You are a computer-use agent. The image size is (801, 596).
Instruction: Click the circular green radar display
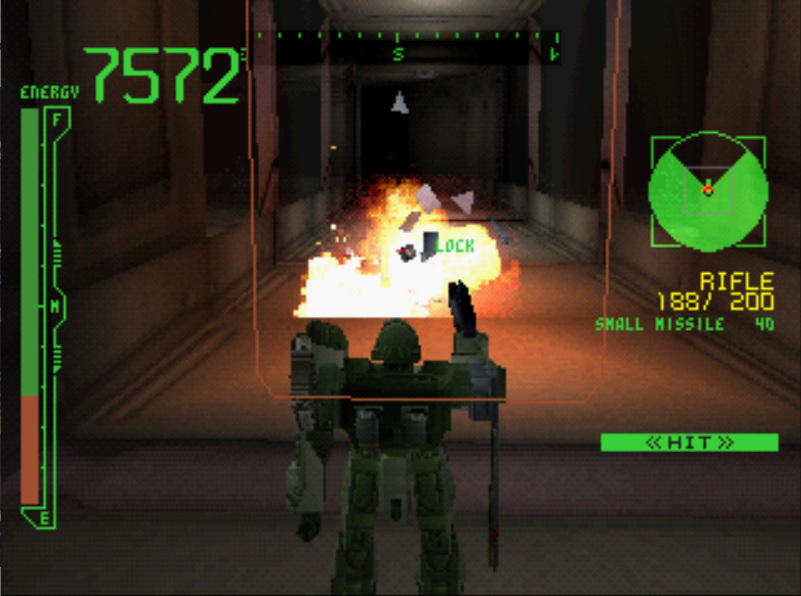tap(708, 190)
